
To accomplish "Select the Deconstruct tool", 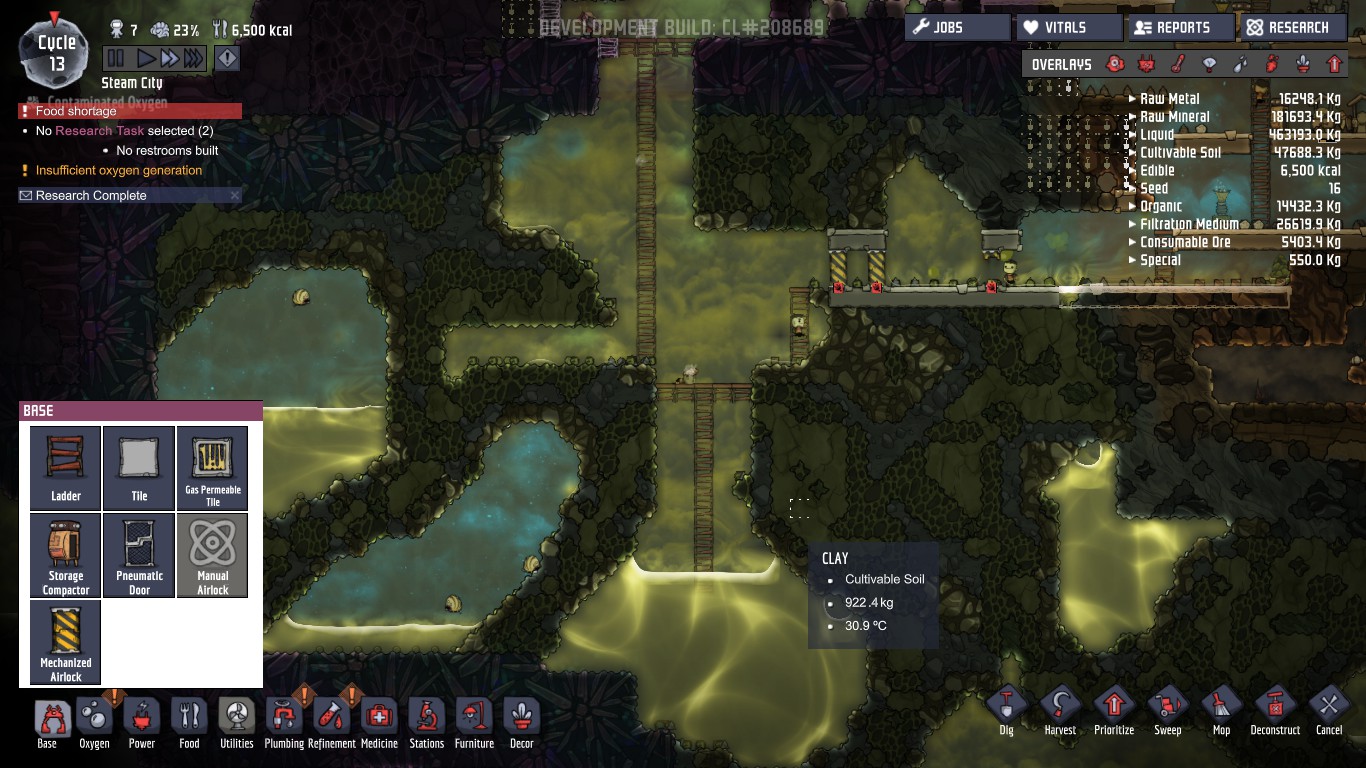I will tap(1275, 710).
